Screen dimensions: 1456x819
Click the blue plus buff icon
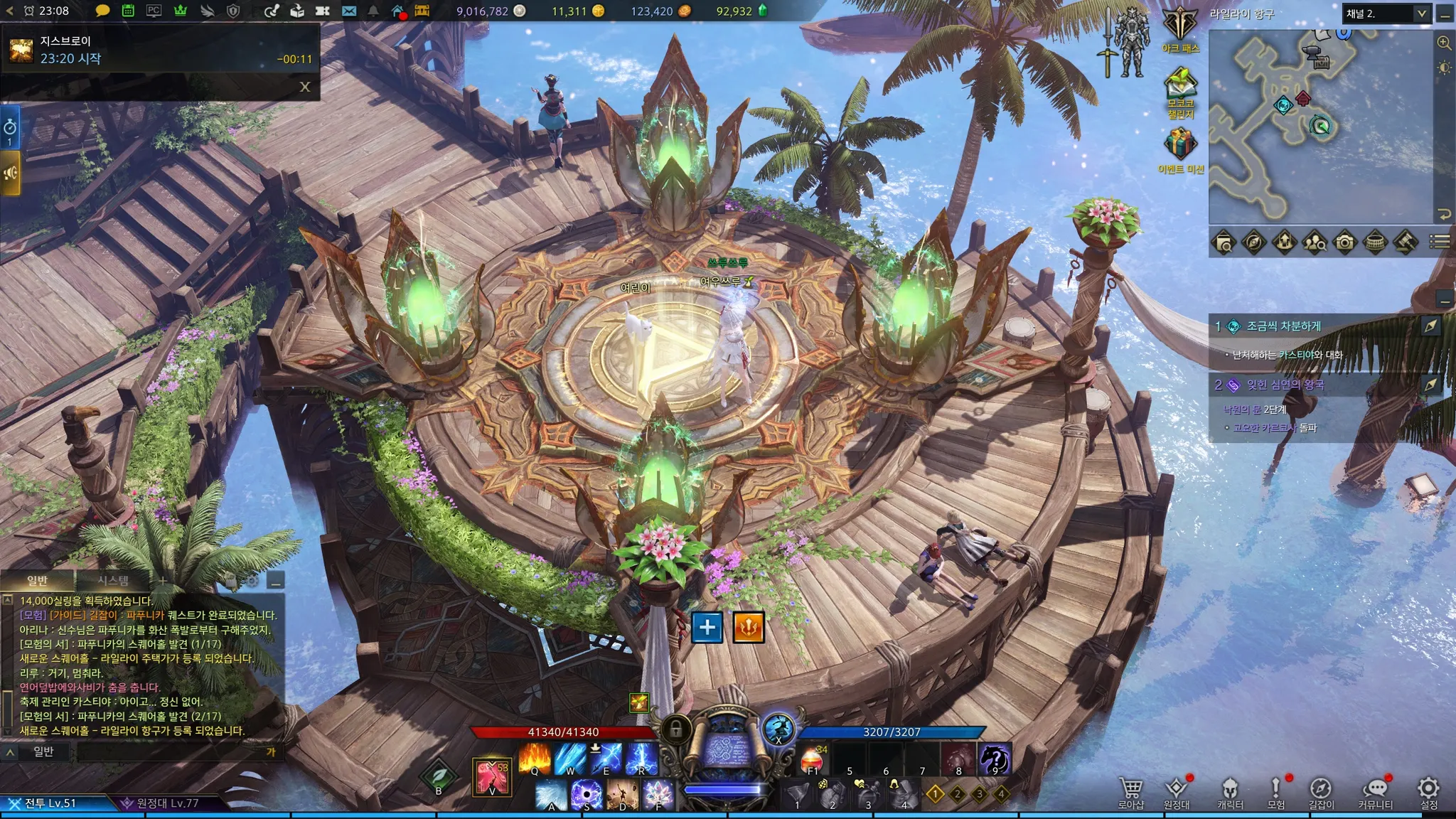(707, 627)
